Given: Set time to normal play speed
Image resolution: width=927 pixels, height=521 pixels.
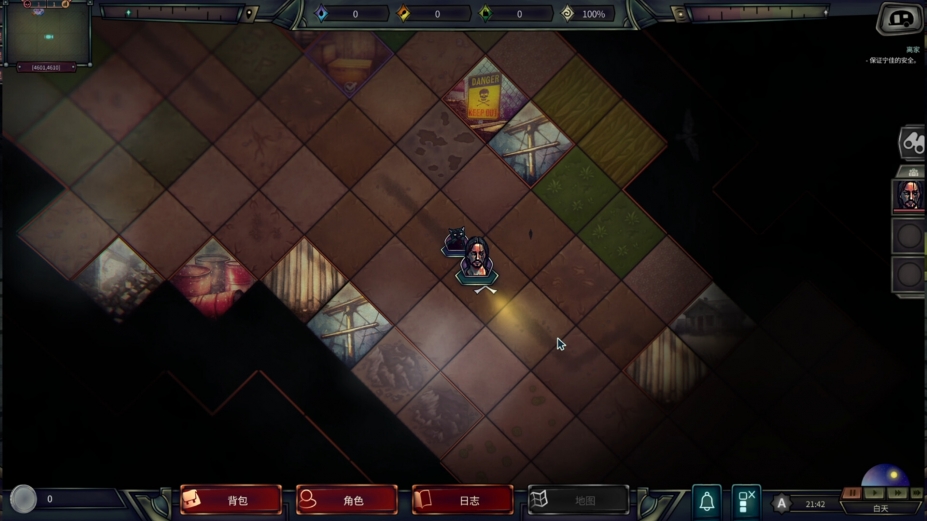Looking at the screenshot, I should [x=875, y=493].
